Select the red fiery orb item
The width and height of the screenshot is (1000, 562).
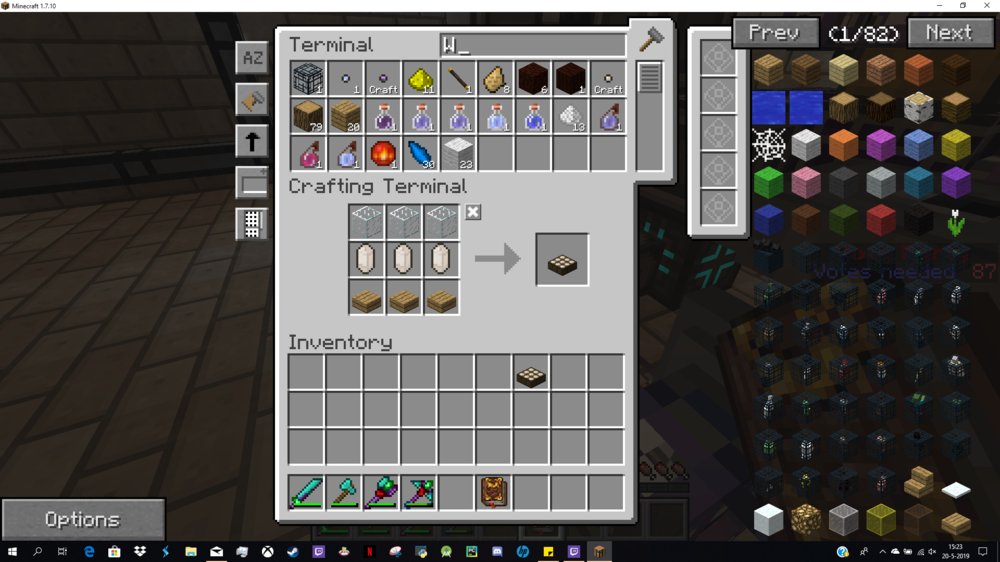(x=383, y=154)
